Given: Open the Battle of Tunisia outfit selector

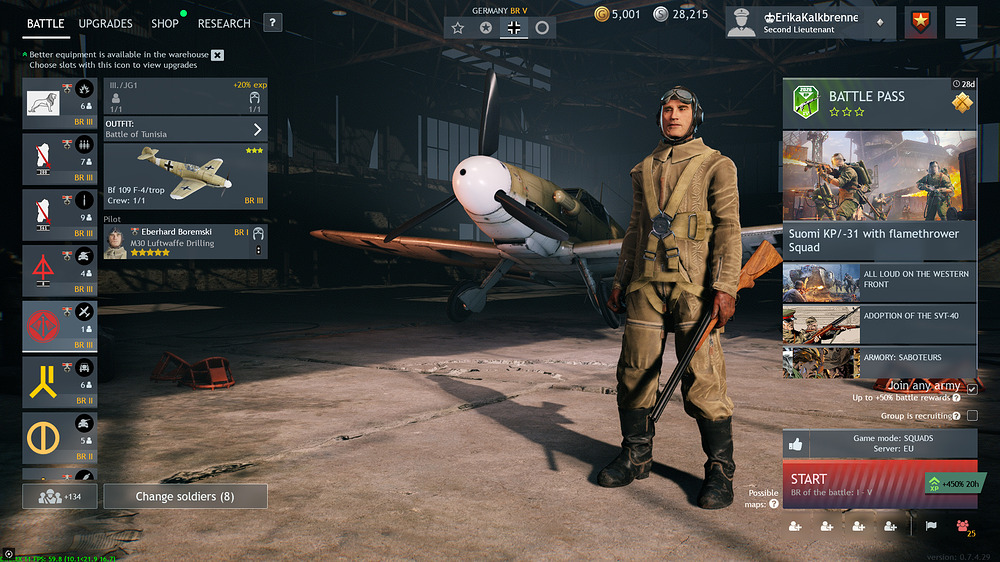Looking at the screenshot, I should (185, 129).
